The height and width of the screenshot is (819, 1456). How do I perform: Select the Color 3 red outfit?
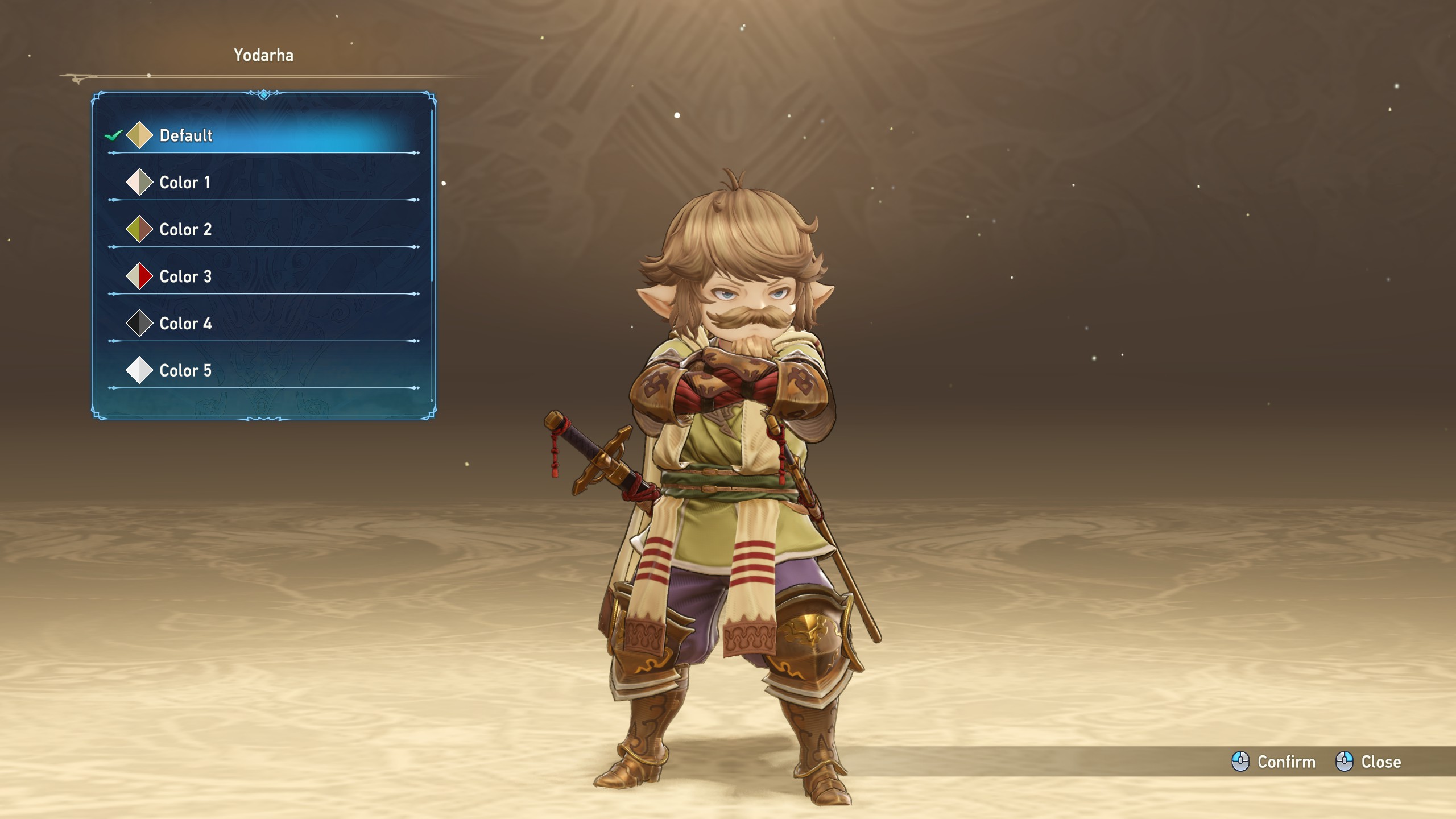pyautogui.click(x=185, y=277)
